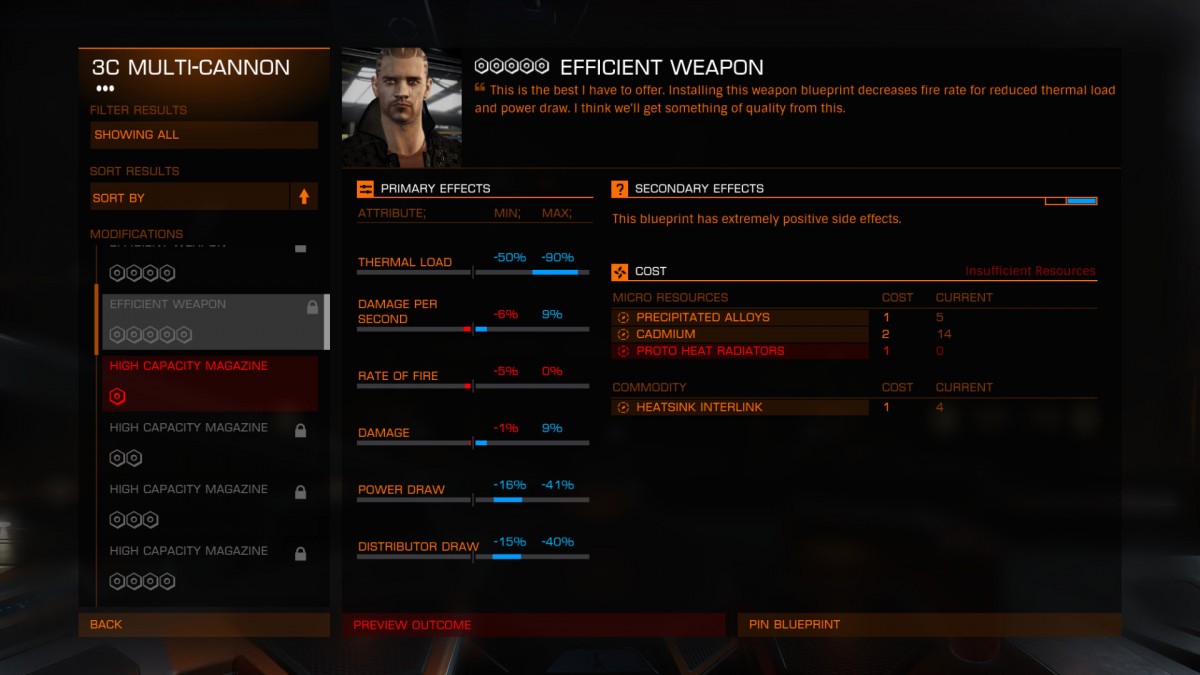Click the Proto Heat Radiators resource row
The image size is (1200, 675).
740,351
